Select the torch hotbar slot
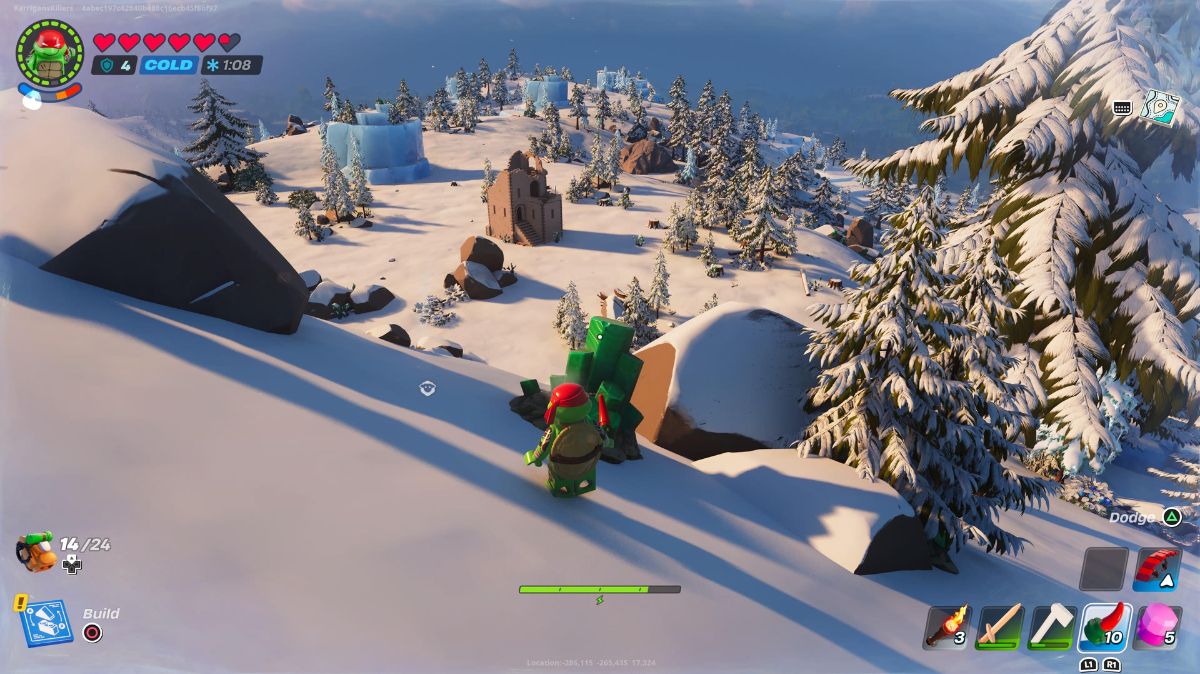The height and width of the screenshot is (674, 1200). click(x=946, y=627)
